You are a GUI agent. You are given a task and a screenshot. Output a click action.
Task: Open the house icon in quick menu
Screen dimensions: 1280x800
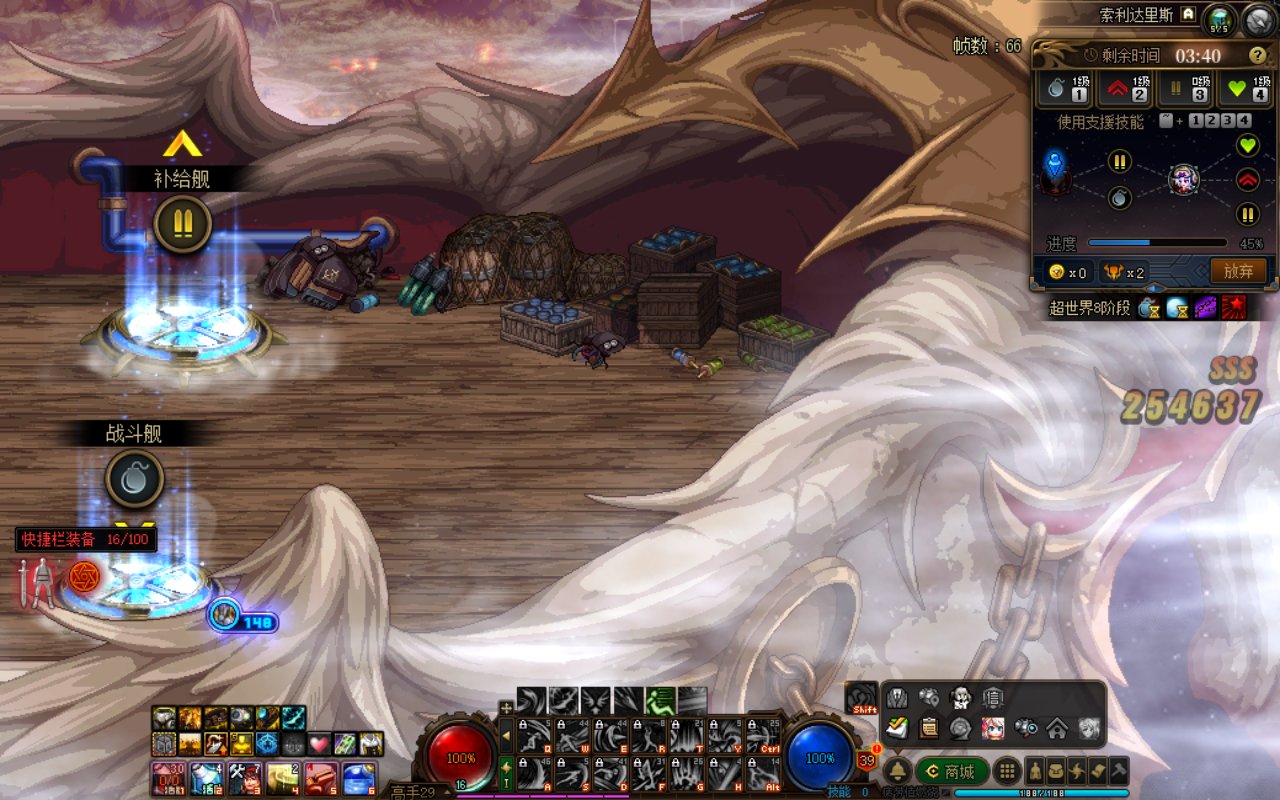click(1057, 728)
